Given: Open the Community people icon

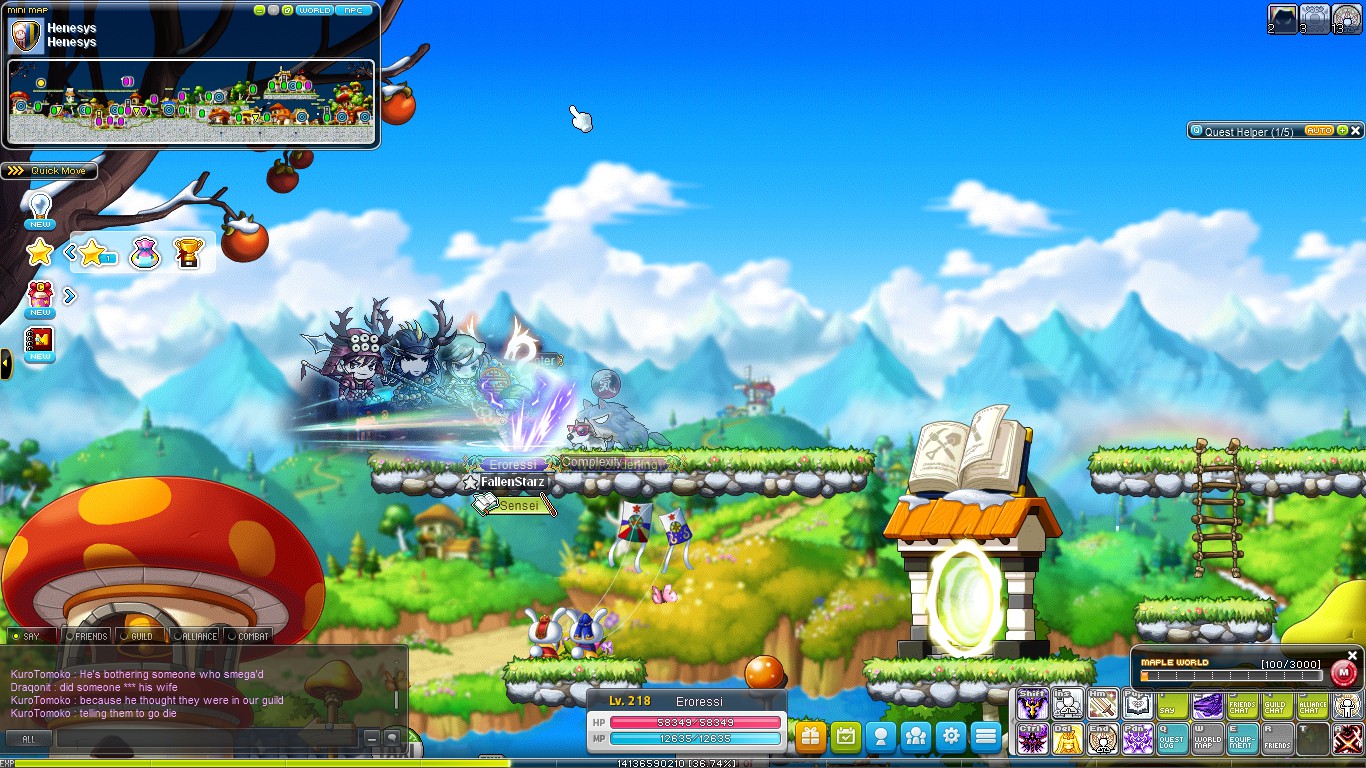Looking at the screenshot, I should point(915,735).
